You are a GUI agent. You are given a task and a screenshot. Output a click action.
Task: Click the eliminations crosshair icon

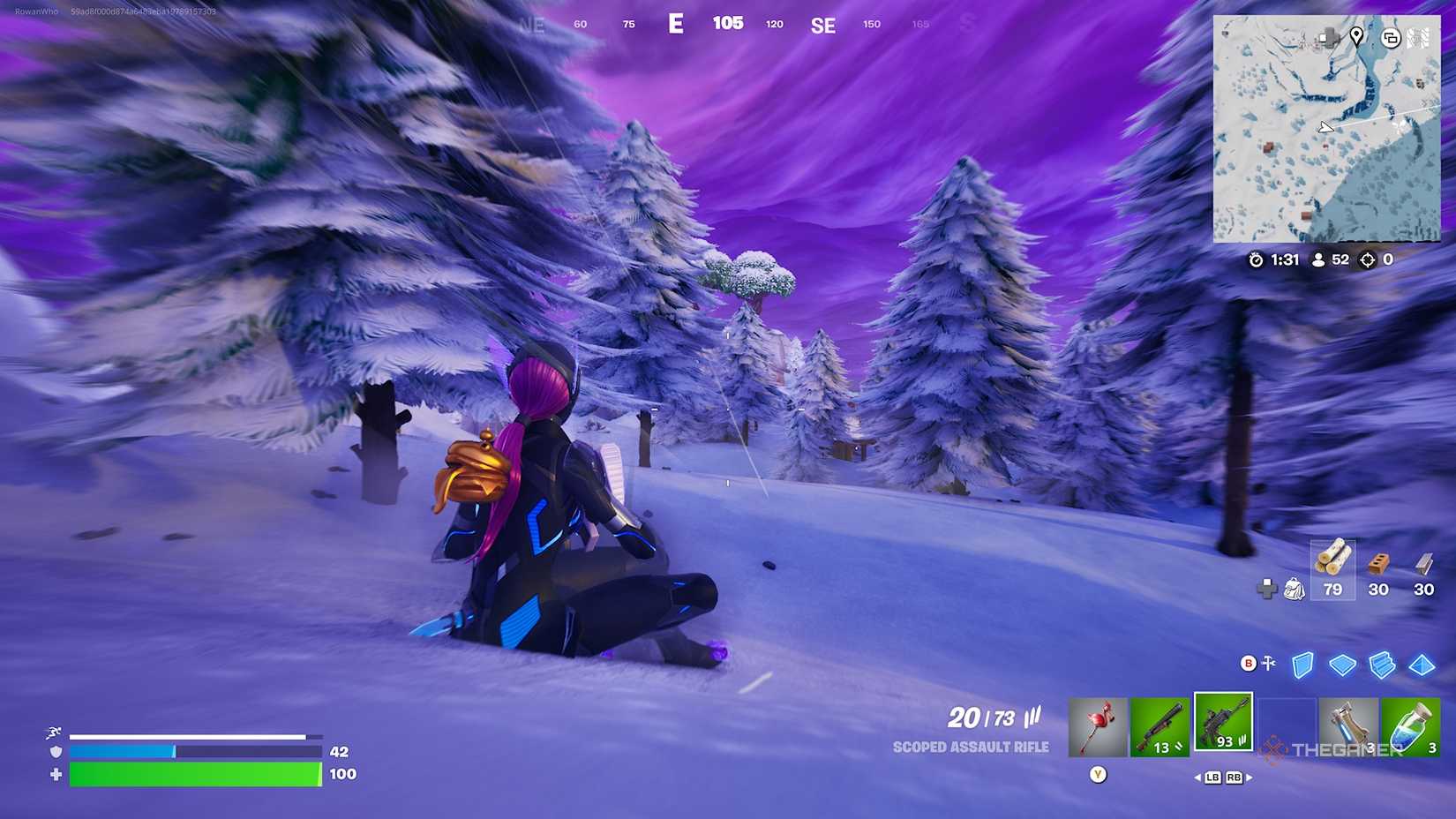coord(1367,259)
